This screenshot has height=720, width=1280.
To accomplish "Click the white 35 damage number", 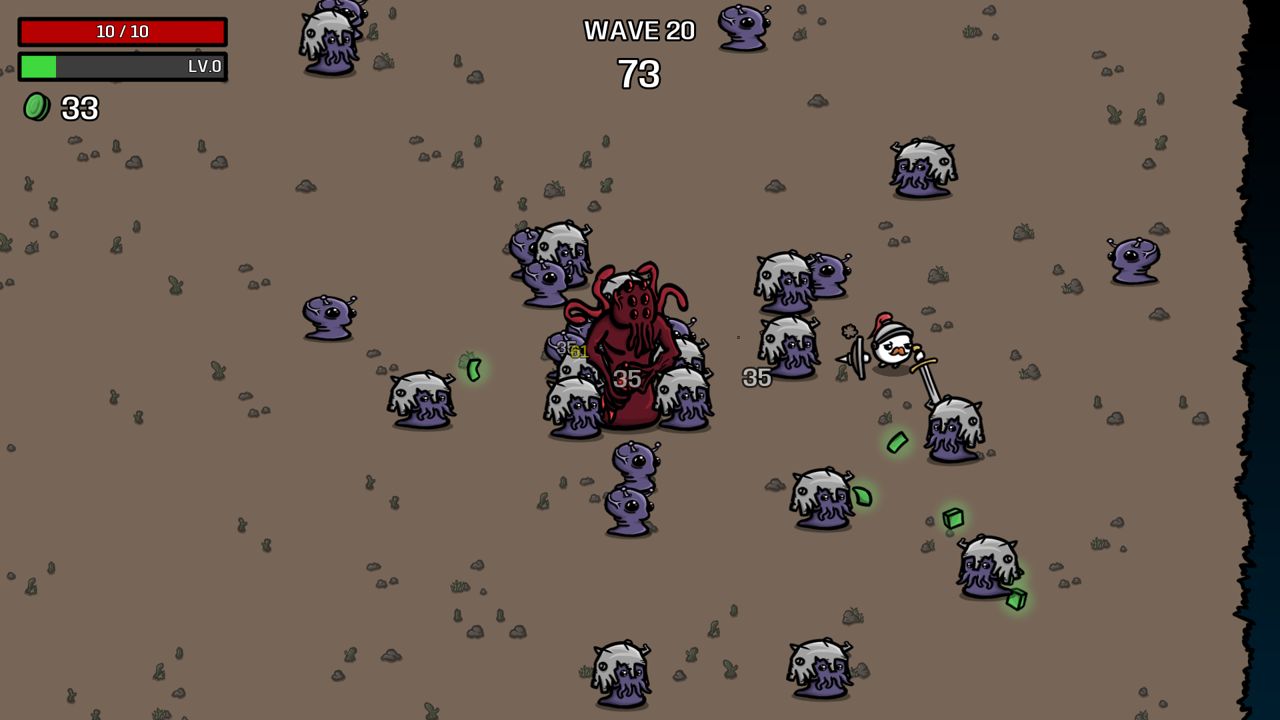I will (755, 378).
